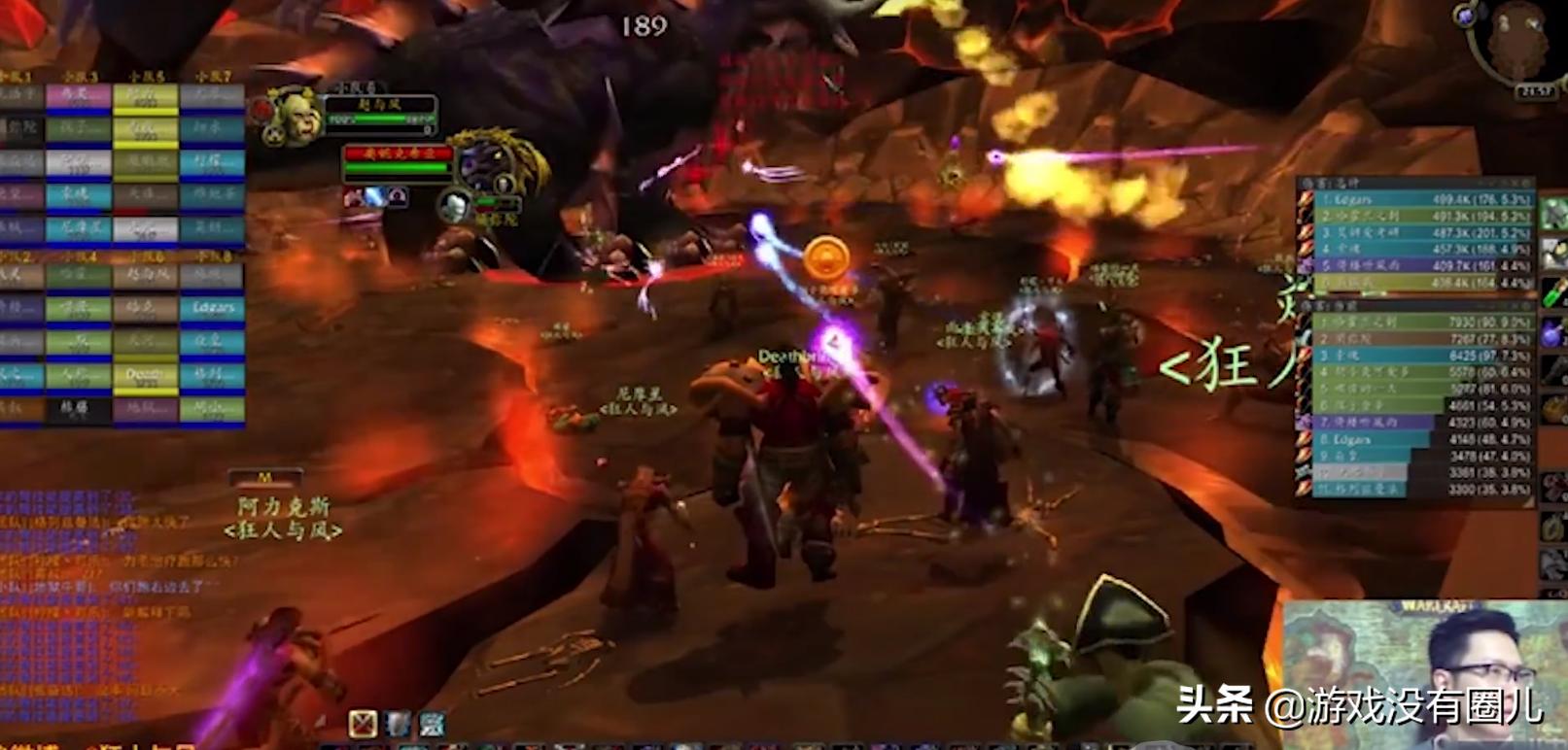Activate the crossed-swords battle stance icon

point(363,723)
